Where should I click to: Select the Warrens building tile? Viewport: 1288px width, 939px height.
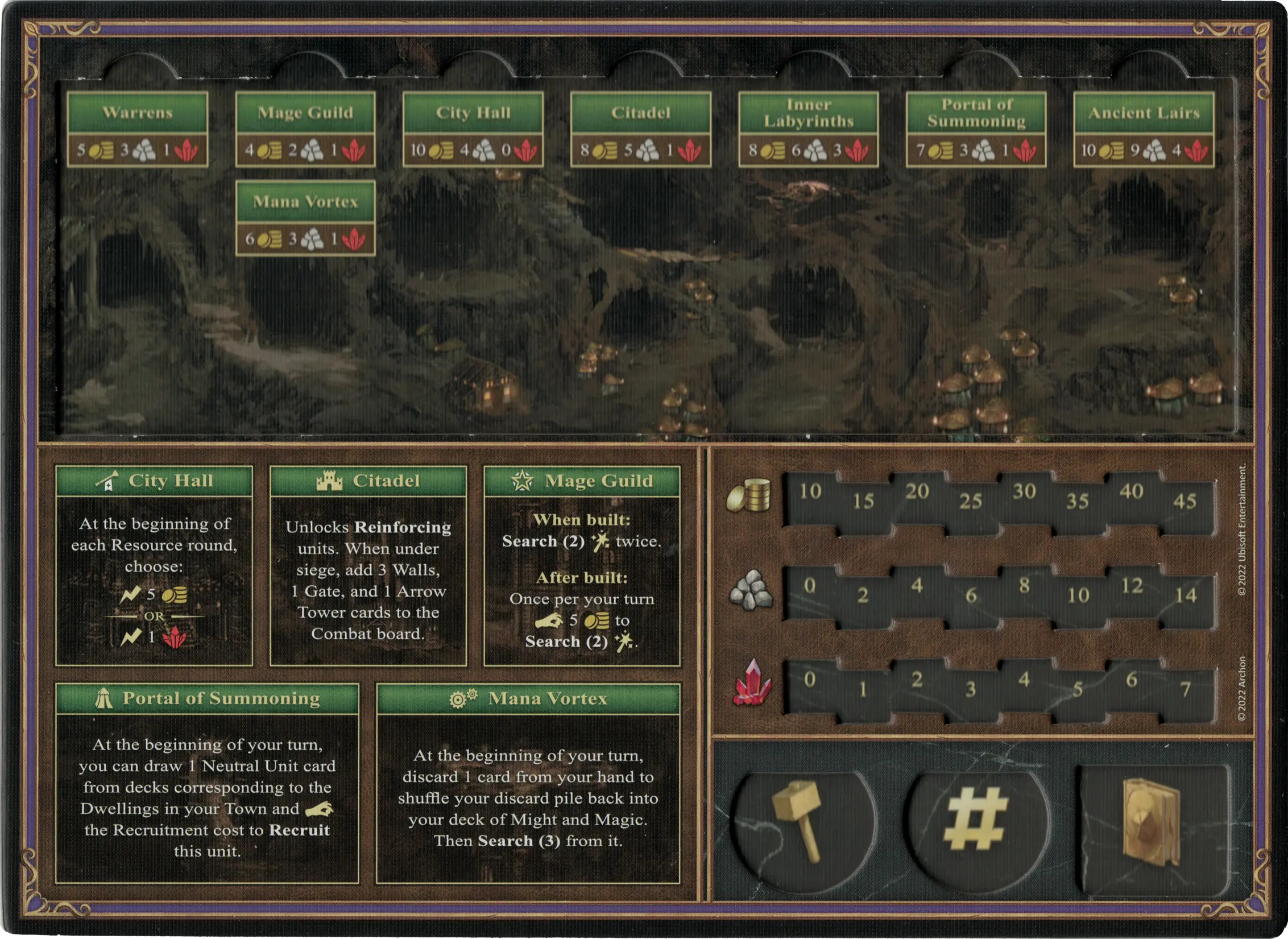click(138, 129)
